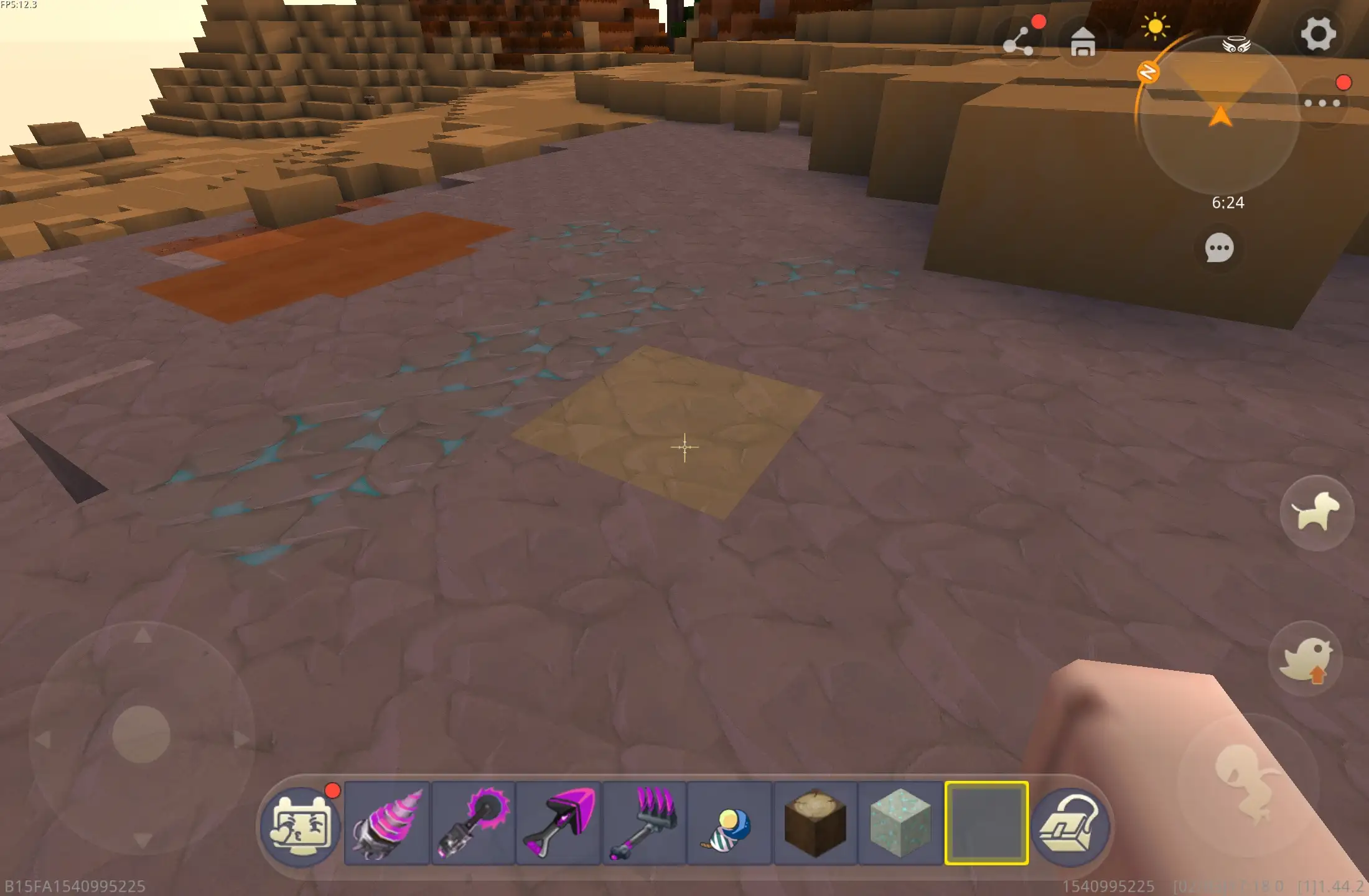The image size is (1369, 896).
Task: Choose the teal ore block slot
Action: click(x=900, y=823)
